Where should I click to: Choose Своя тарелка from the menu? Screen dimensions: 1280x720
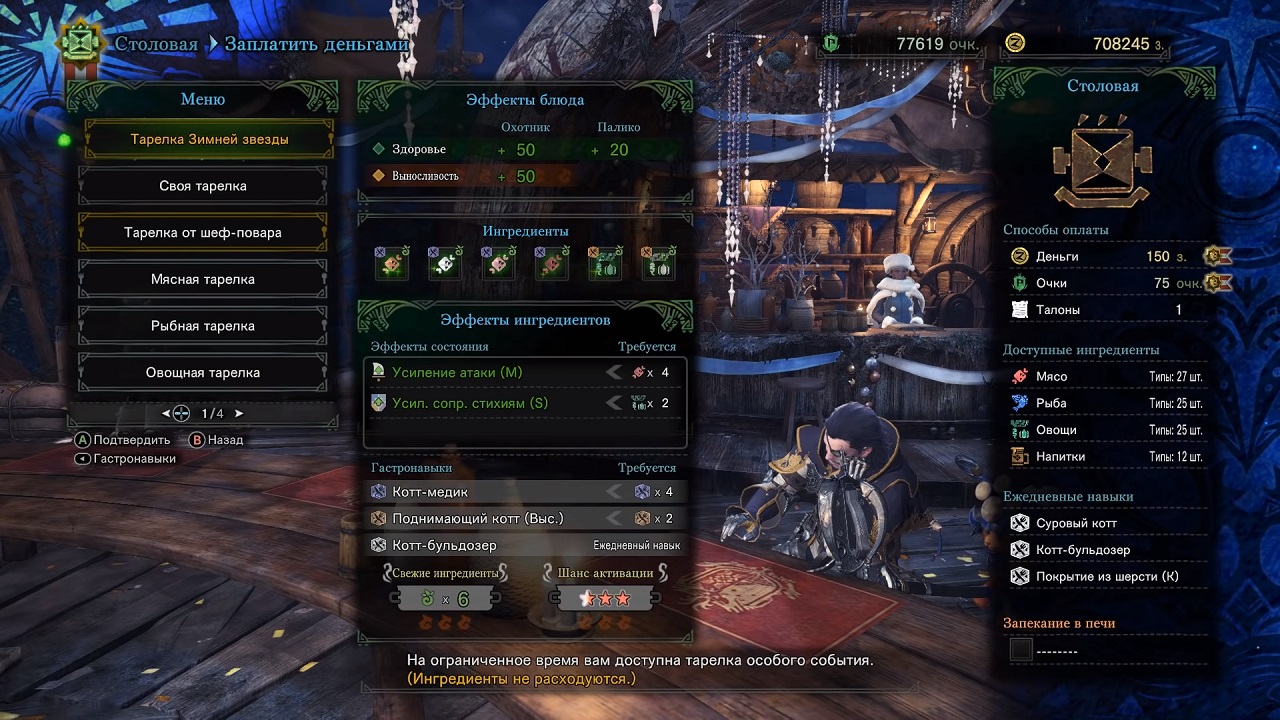click(203, 186)
